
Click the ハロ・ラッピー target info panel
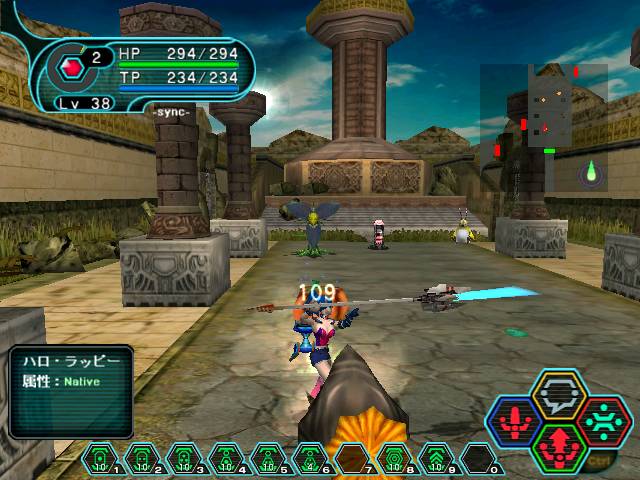pos(72,390)
